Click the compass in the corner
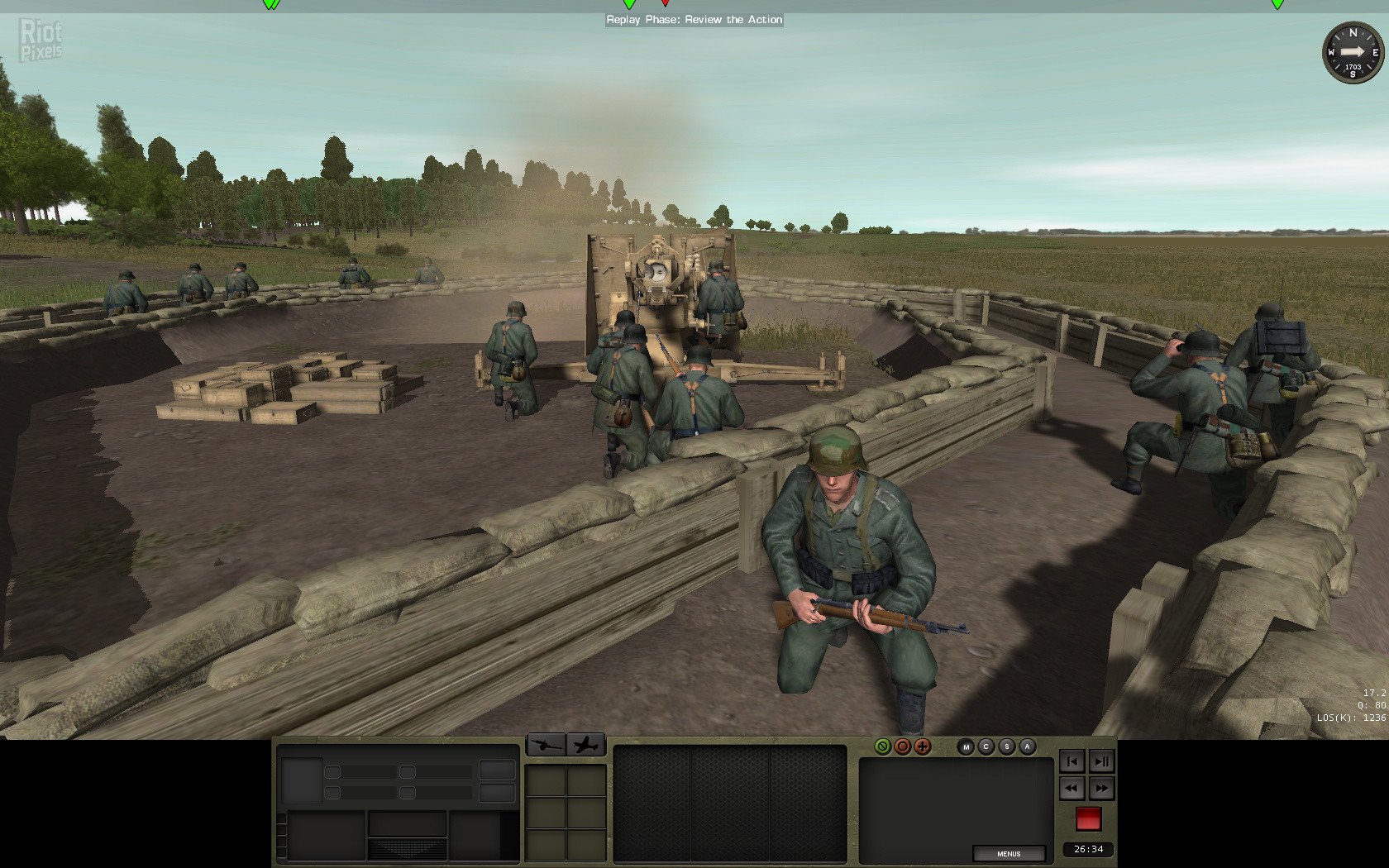1389x868 pixels. click(1353, 53)
